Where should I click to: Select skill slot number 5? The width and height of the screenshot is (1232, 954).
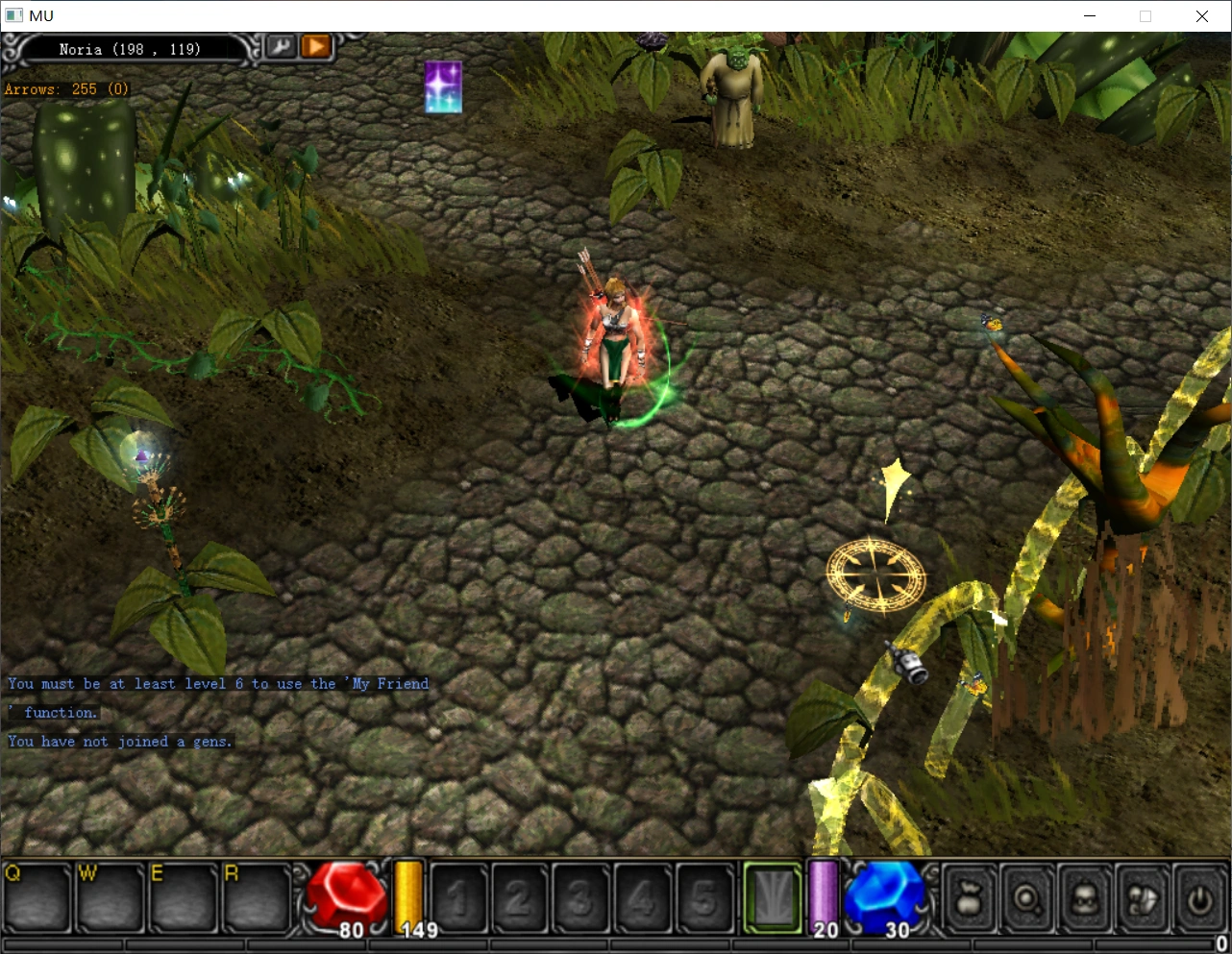pos(703,899)
